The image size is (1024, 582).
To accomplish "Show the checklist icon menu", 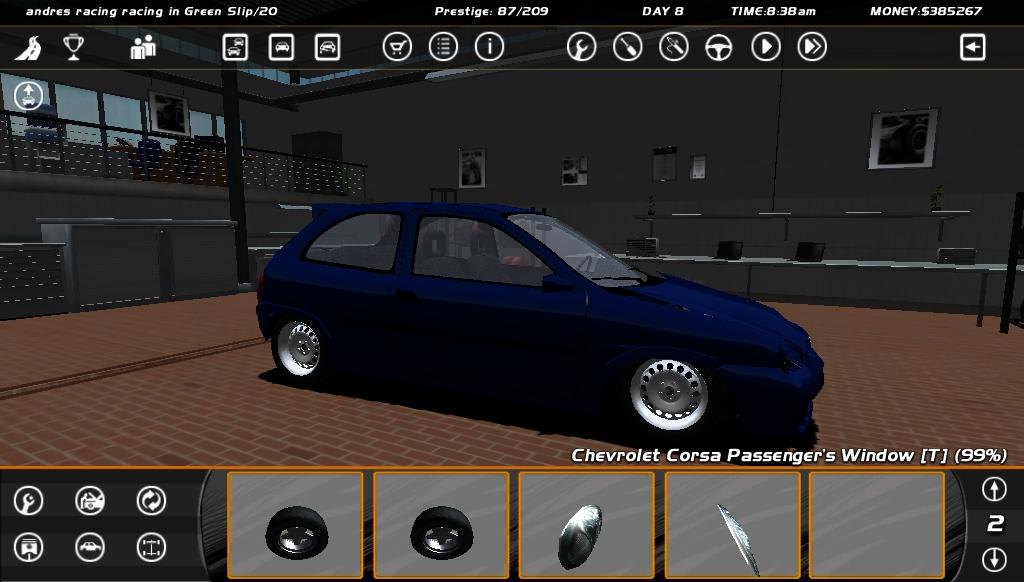I will coord(443,47).
